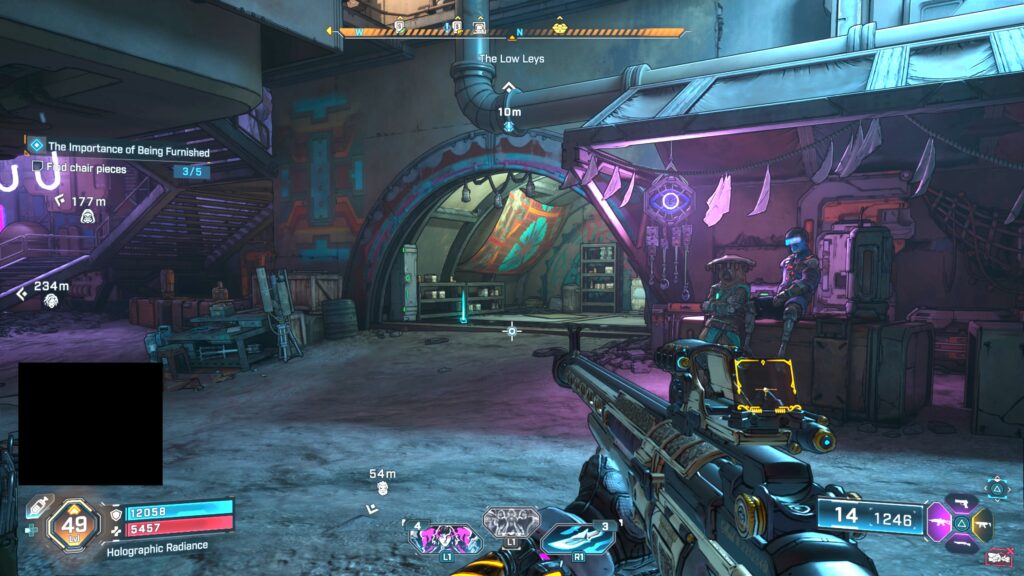Select the 234m waypoint marker
Image resolution: width=1024 pixels, height=576 pixels.
50,300
